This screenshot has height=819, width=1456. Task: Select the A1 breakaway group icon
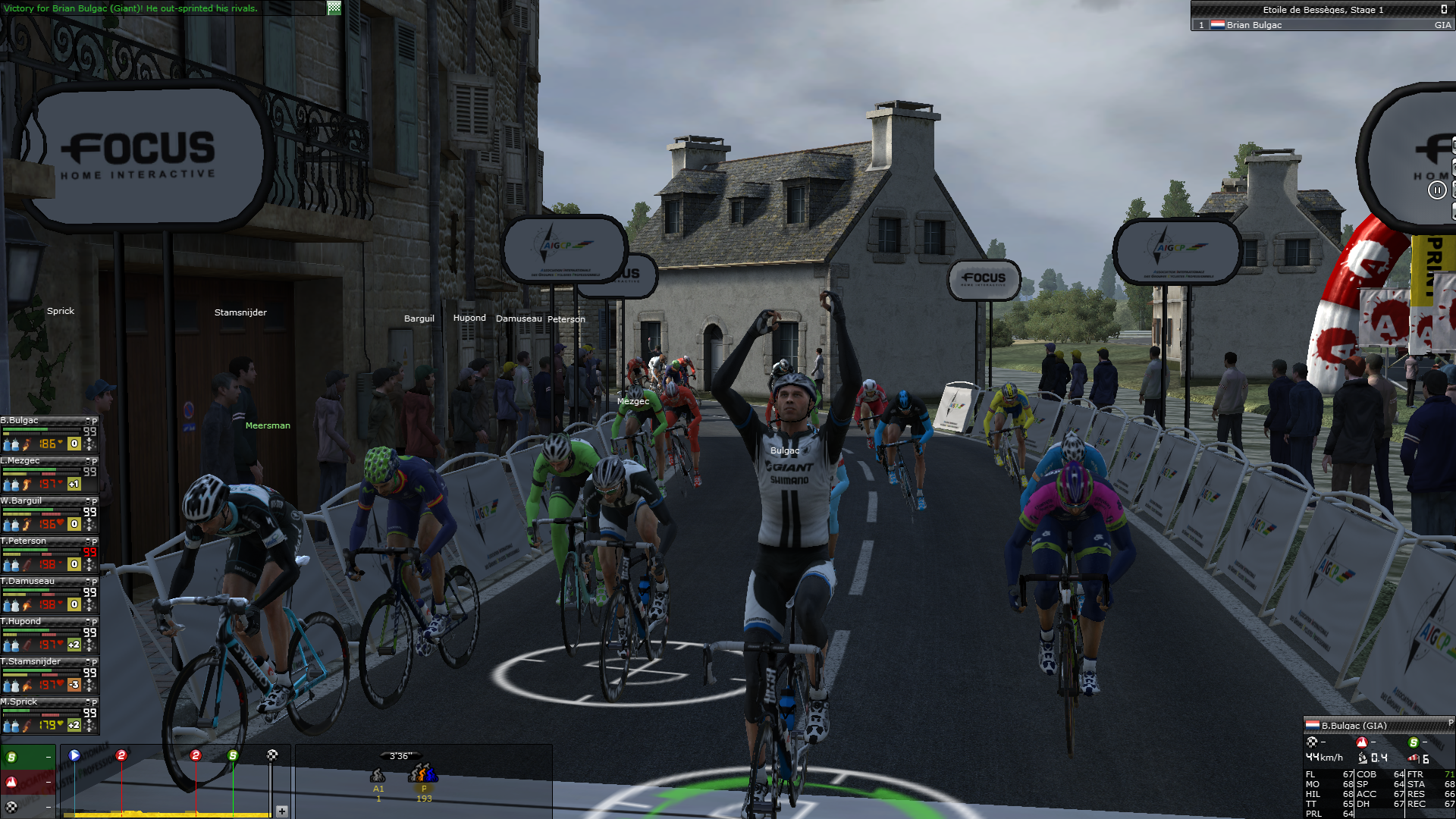tap(378, 777)
